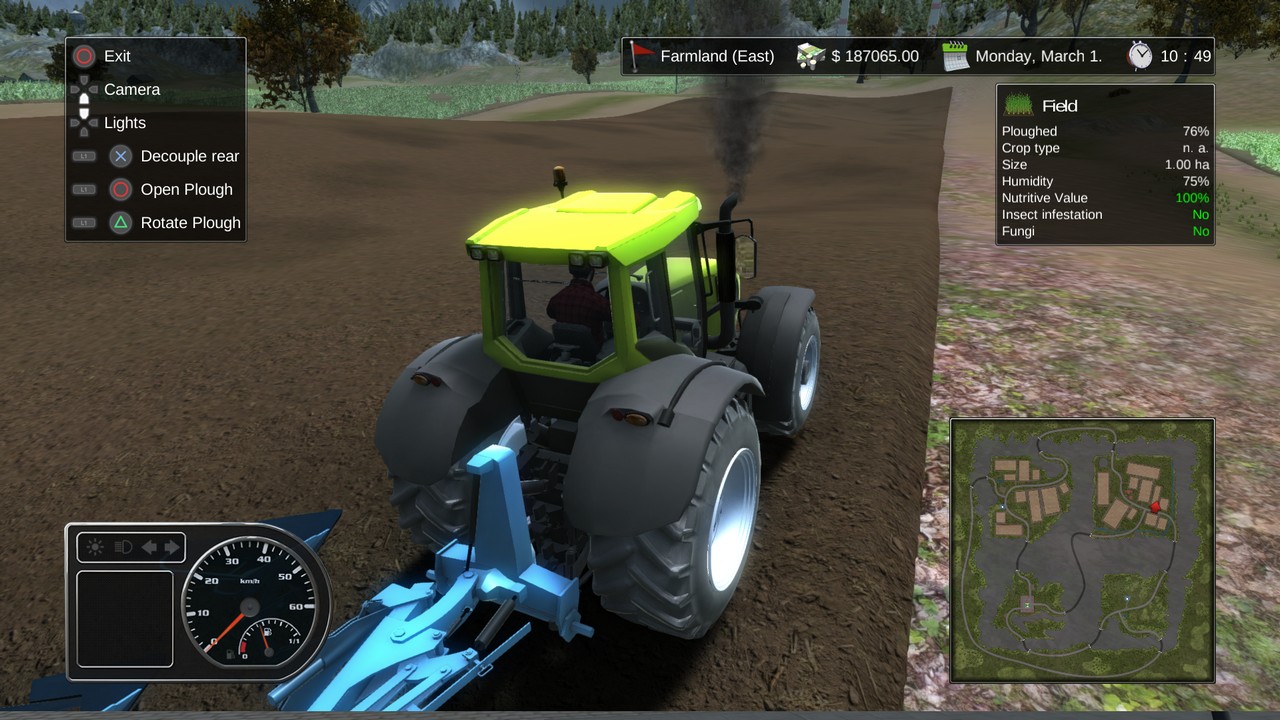The image size is (1280, 720).
Task: Click the Field info panel crop icon
Action: click(1018, 105)
